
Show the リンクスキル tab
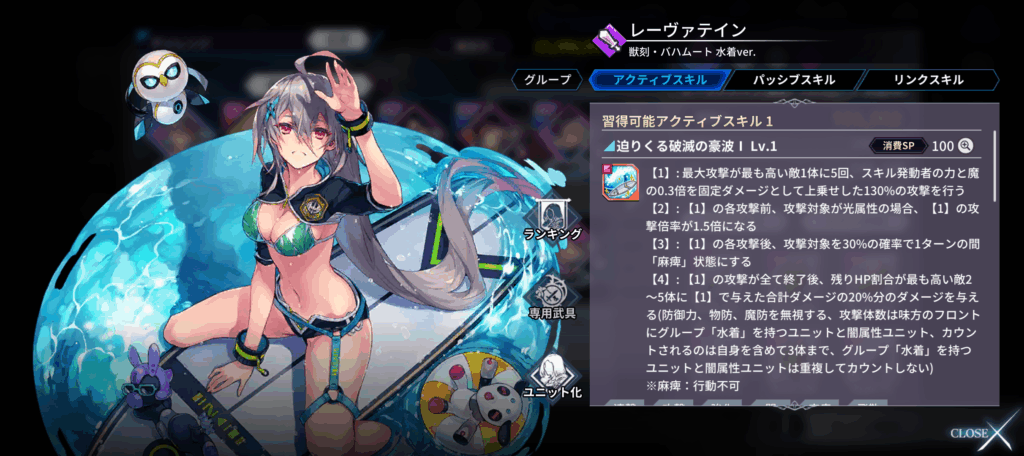928,80
